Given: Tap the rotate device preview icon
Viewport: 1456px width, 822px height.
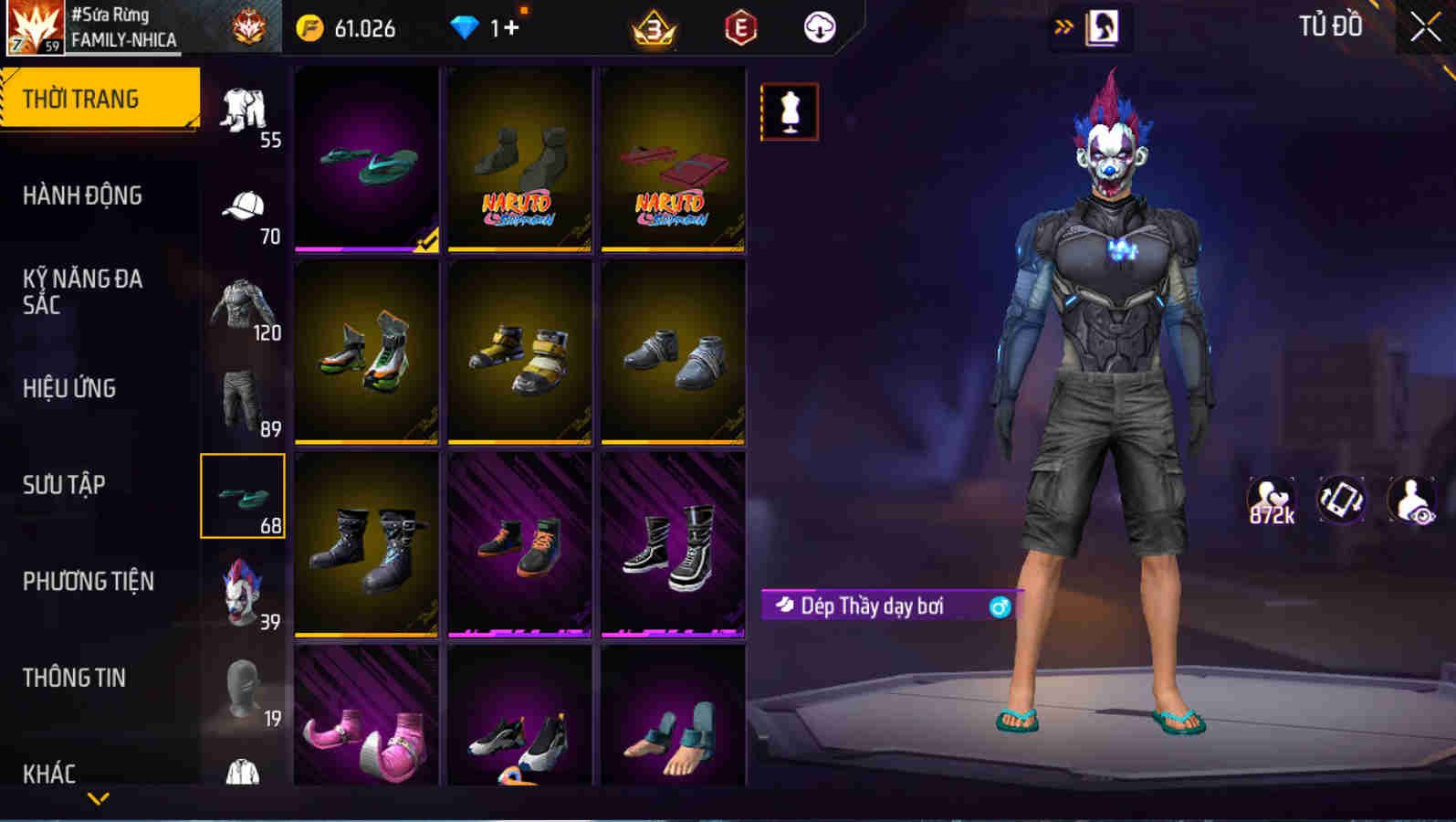Looking at the screenshot, I should (1339, 501).
